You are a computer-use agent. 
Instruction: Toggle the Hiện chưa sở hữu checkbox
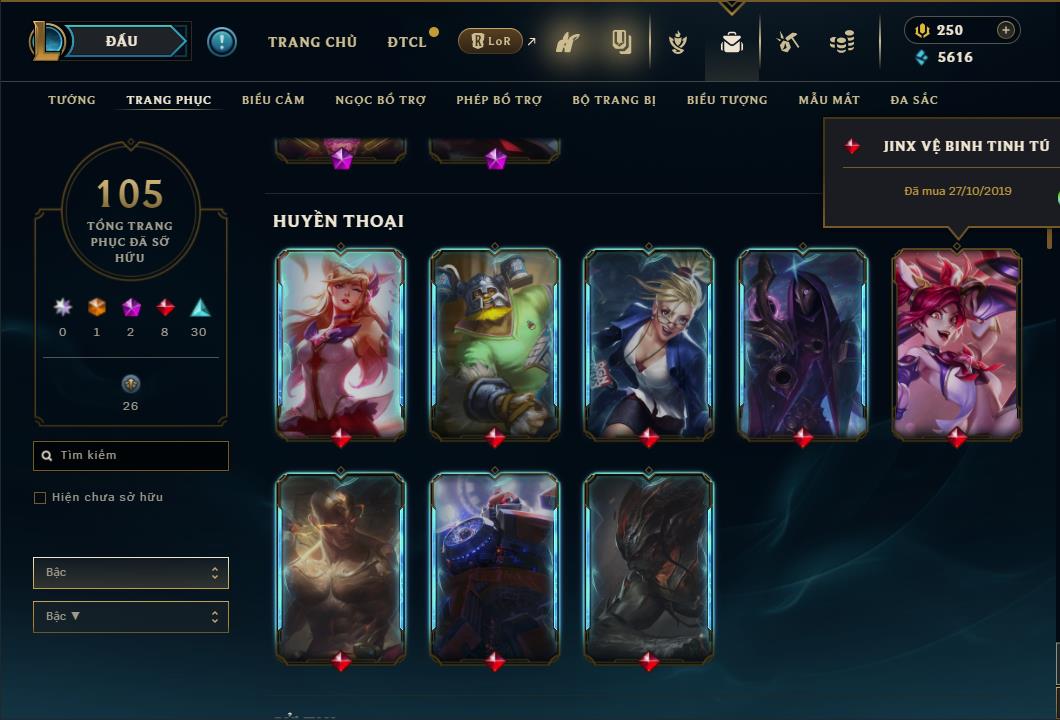pyautogui.click(x=40, y=498)
